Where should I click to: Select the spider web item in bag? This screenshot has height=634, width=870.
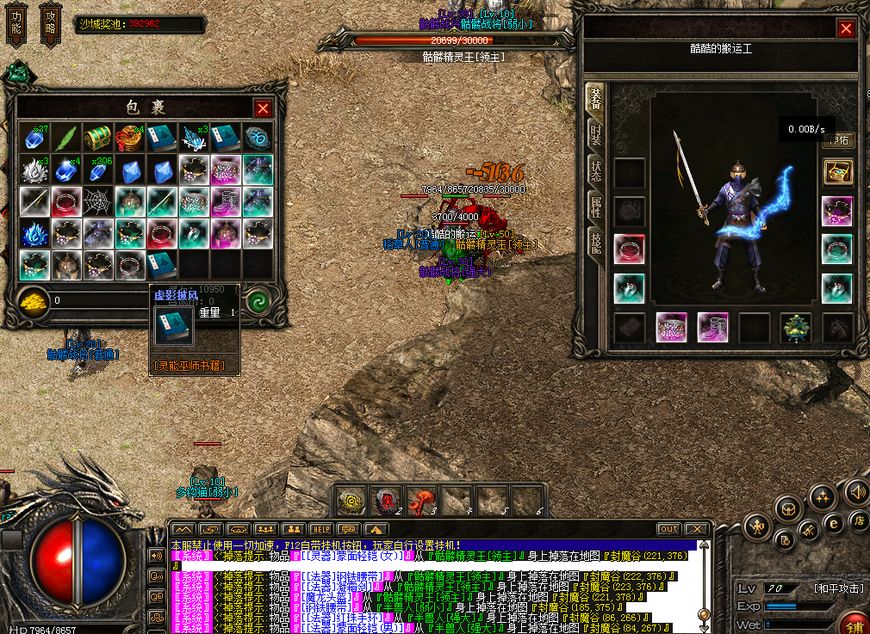pos(97,202)
